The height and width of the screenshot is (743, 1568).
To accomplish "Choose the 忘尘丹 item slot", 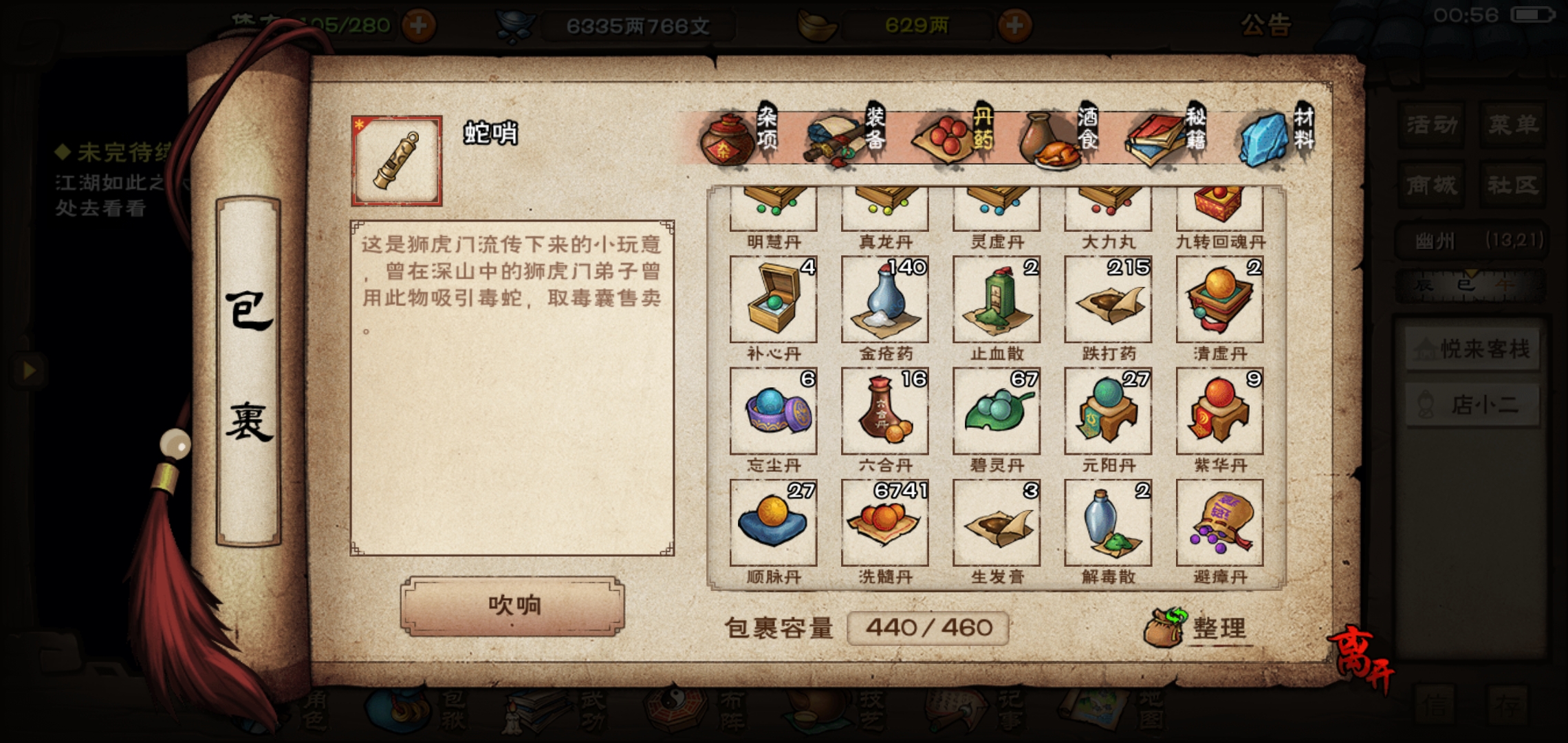I will tap(773, 411).
